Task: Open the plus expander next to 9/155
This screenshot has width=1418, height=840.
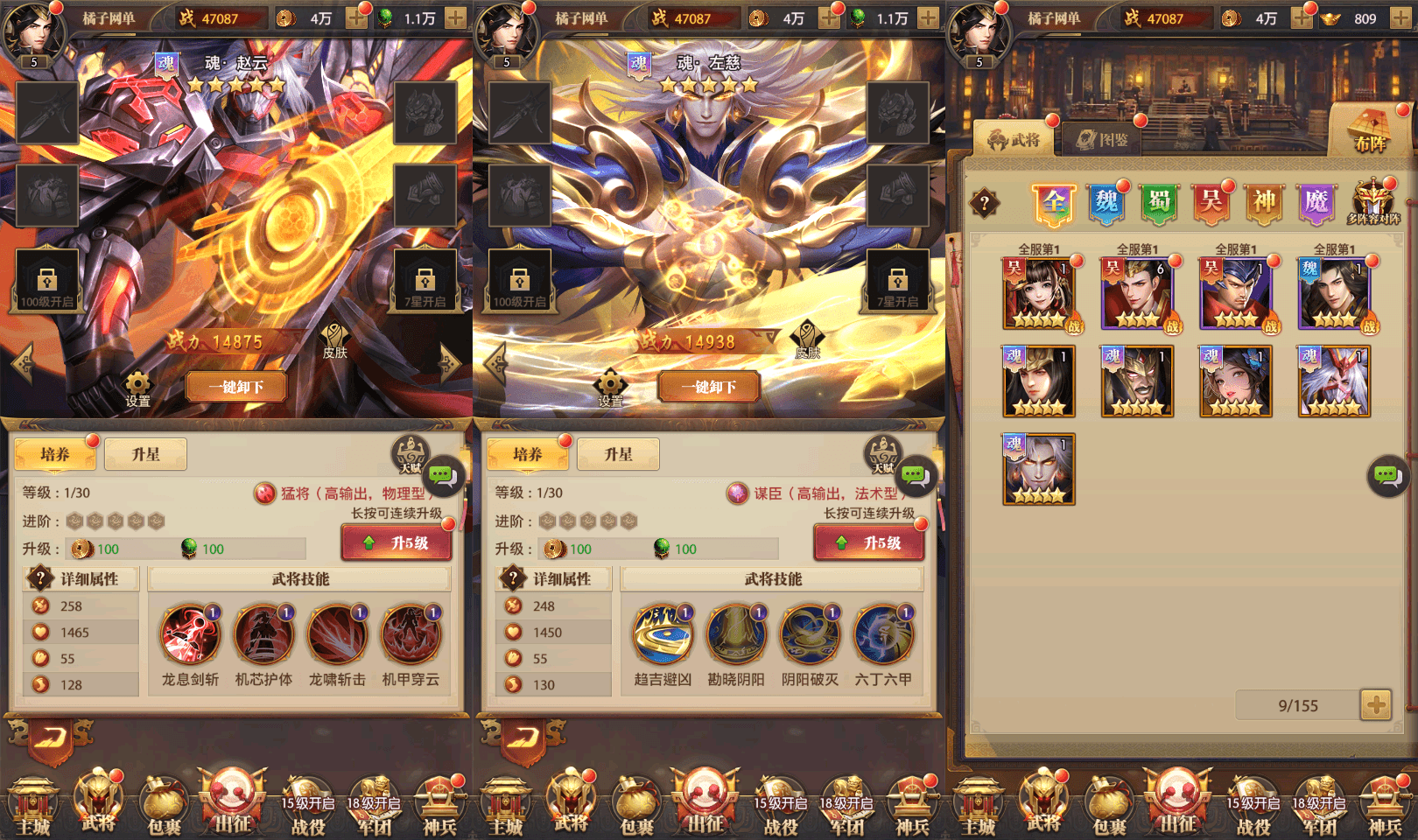Action: [1379, 705]
